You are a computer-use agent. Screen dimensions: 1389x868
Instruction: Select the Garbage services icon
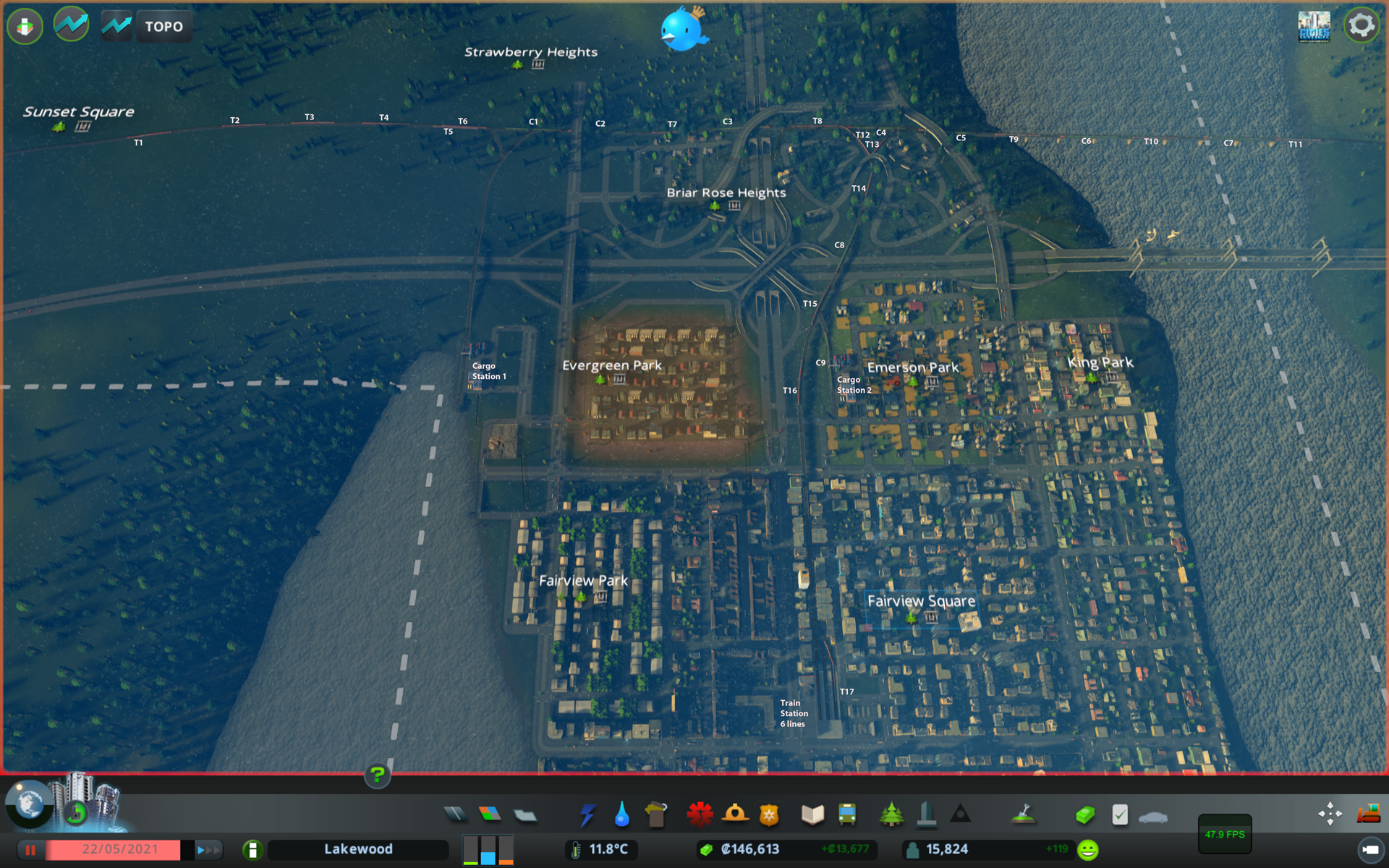tap(655, 814)
